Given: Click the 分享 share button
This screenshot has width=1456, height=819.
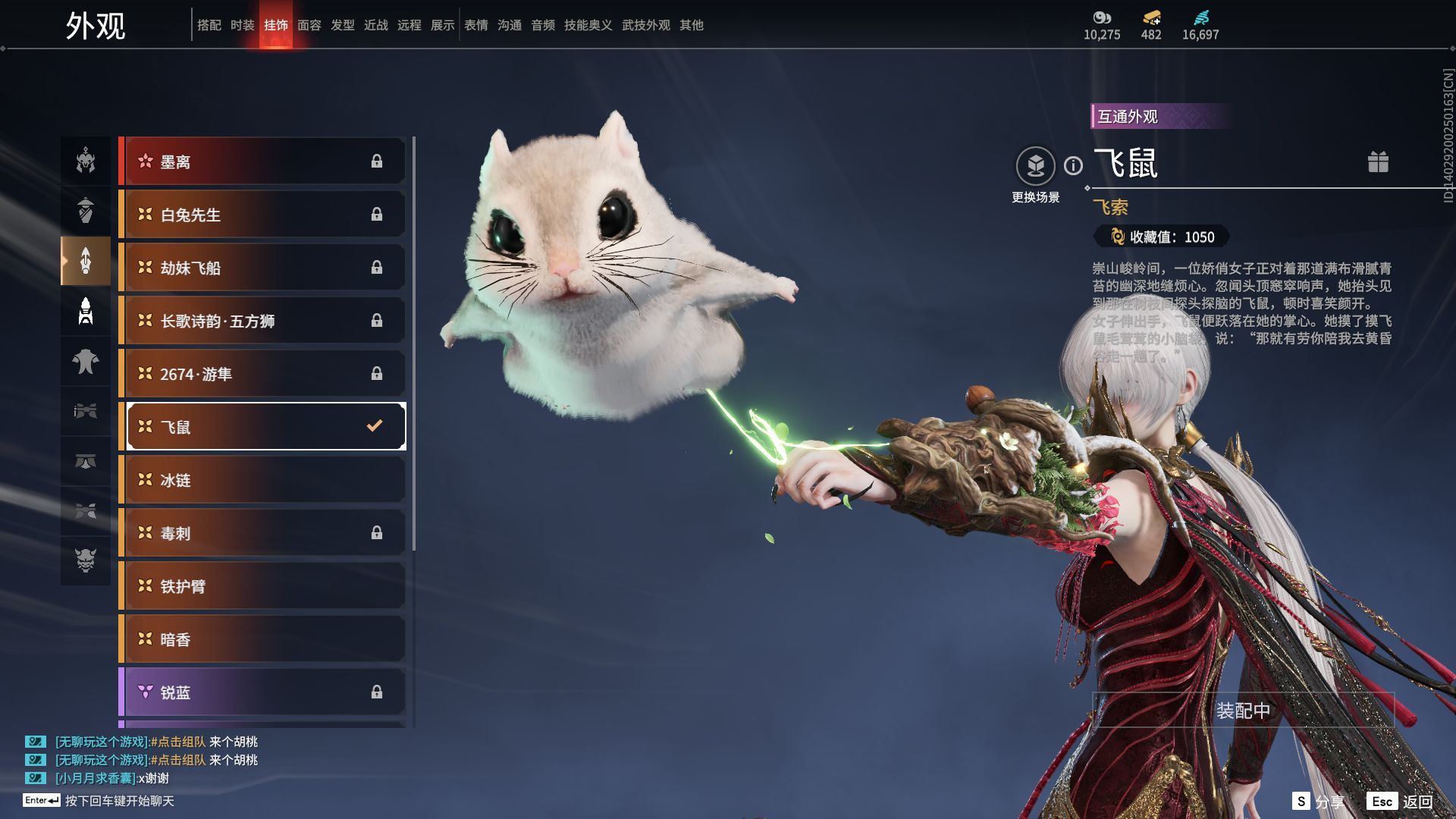Looking at the screenshot, I should [1319, 802].
